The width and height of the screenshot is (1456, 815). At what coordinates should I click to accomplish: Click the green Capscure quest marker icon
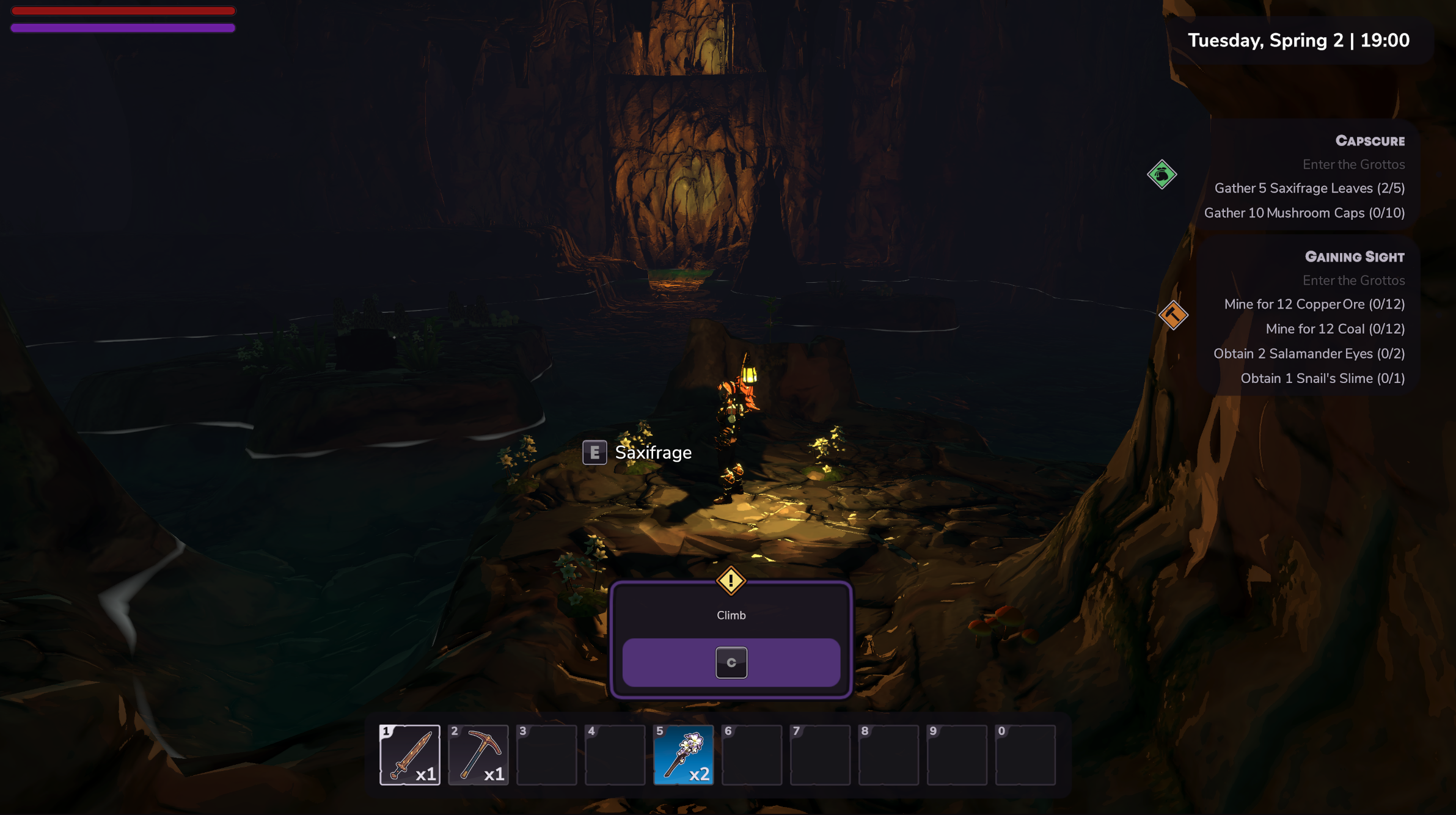[x=1162, y=175]
